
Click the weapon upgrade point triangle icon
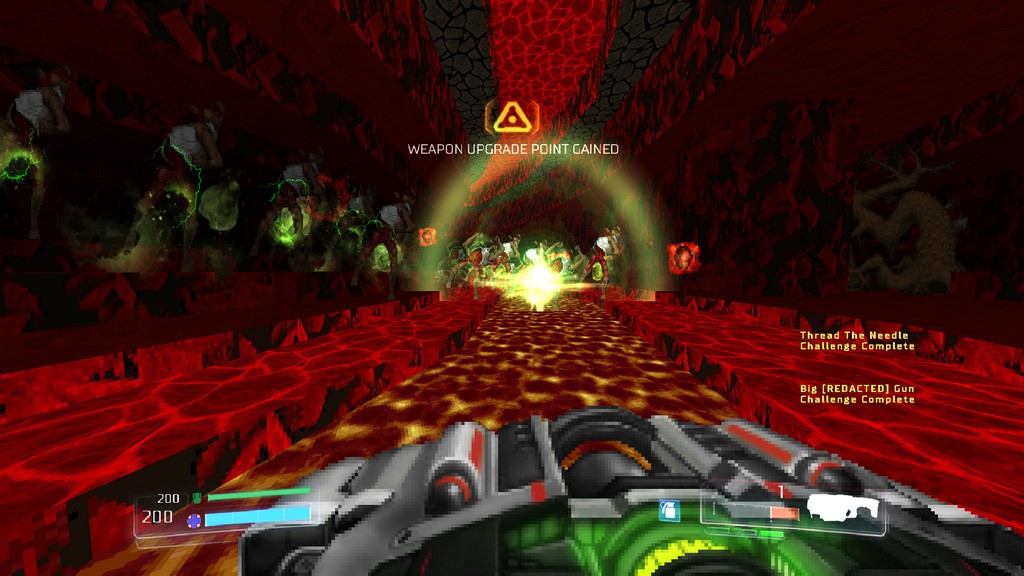(x=512, y=118)
